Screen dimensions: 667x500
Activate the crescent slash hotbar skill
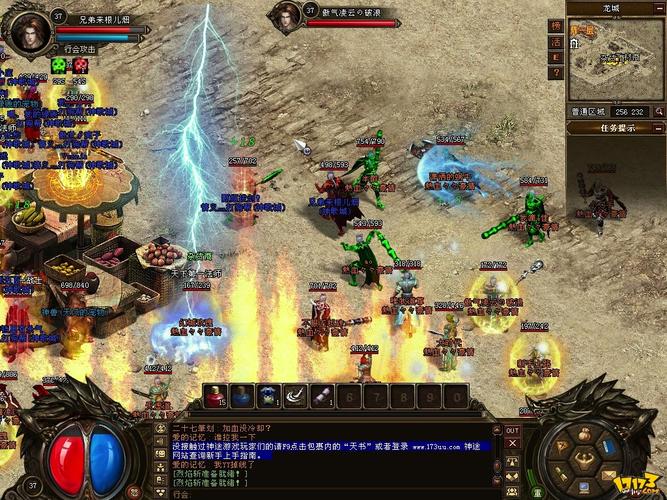(295, 397)
